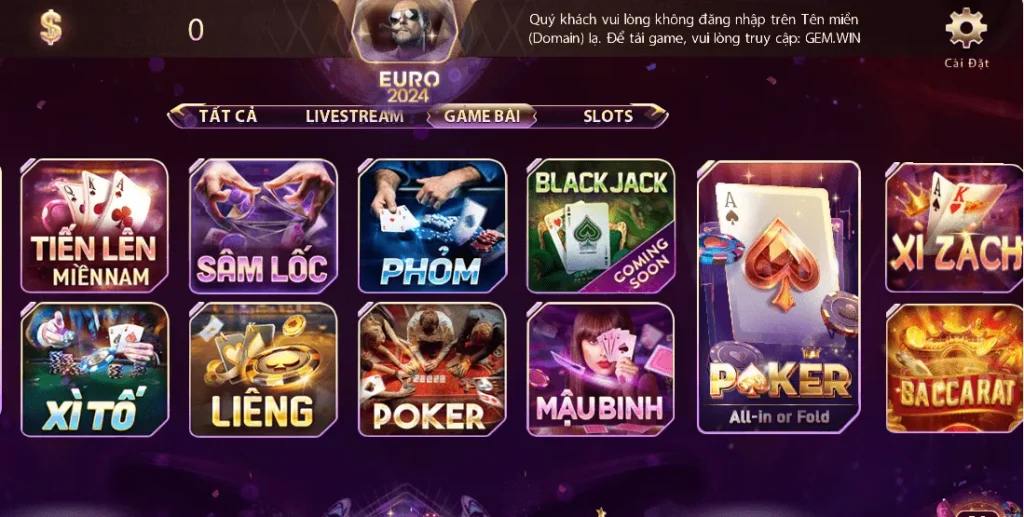The width and height of the screenshot is (1024, 517).
Task: Tap the gold dollar coin icon
Action: coord(51,28)
